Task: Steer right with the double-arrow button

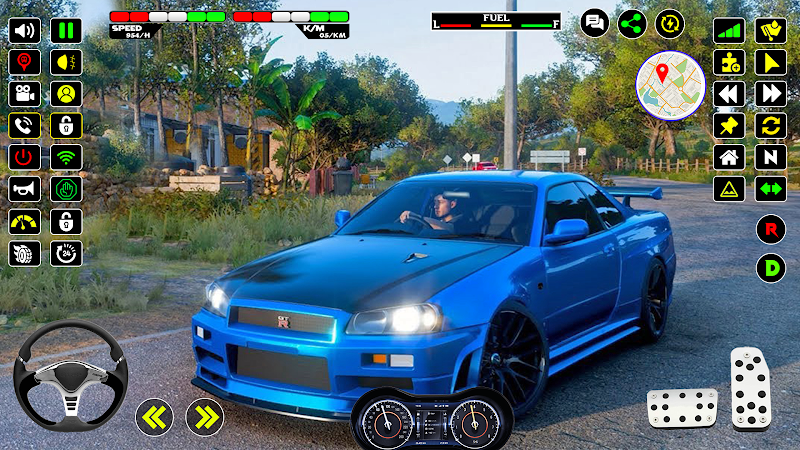Action: pyautogui.click(x=204, y=415)
